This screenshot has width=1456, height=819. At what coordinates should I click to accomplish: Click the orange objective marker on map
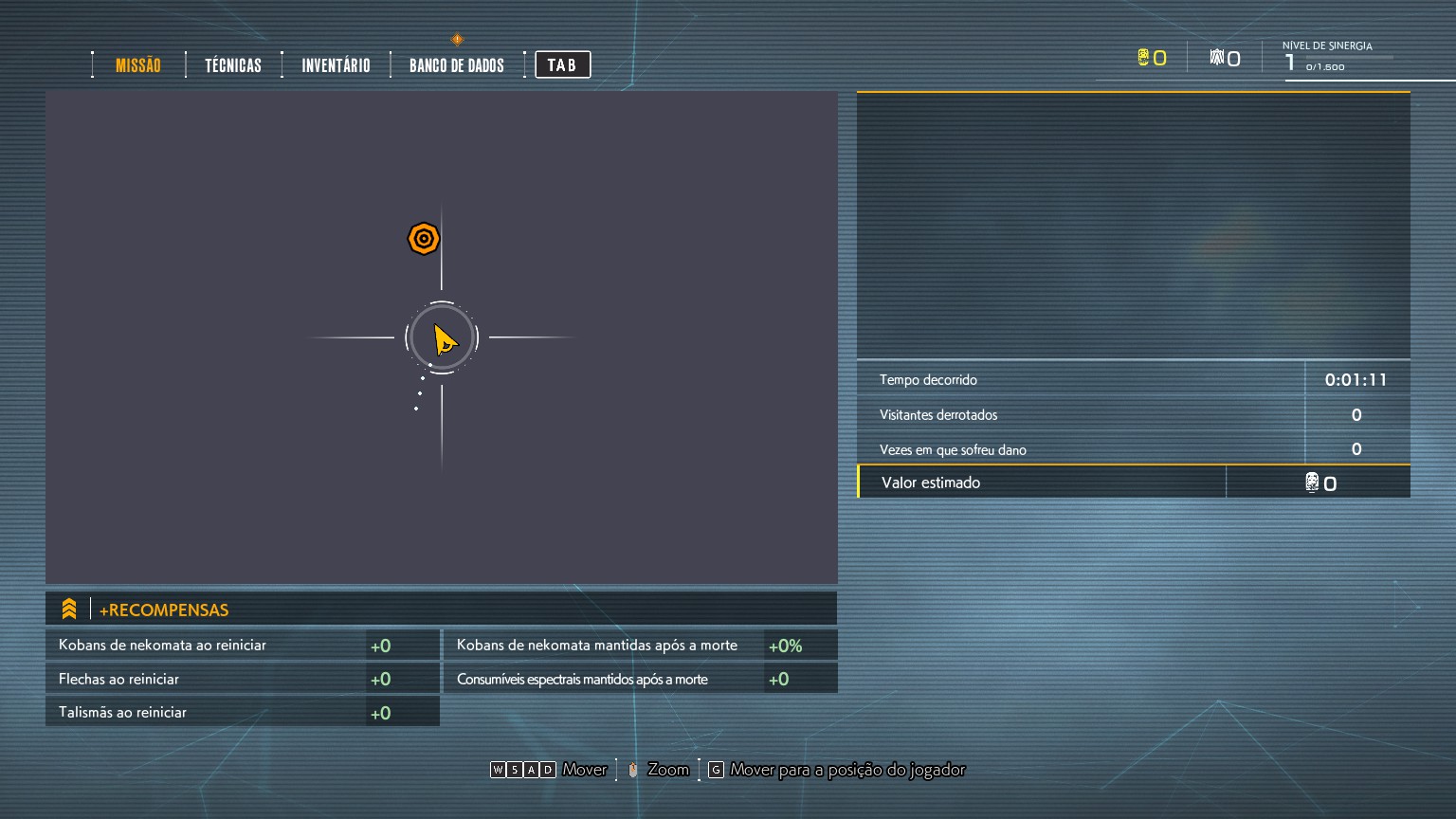pyautogui.click(x=424, y=239)
